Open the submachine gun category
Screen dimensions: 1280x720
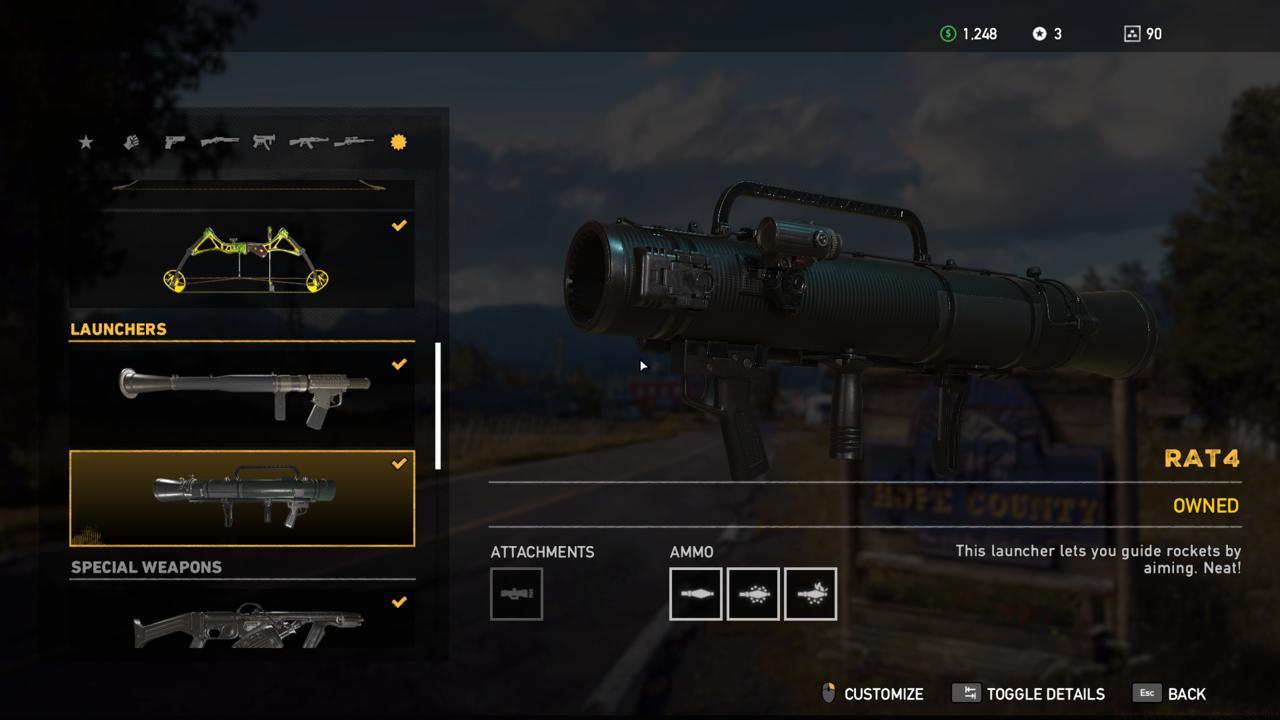point(263,142)
